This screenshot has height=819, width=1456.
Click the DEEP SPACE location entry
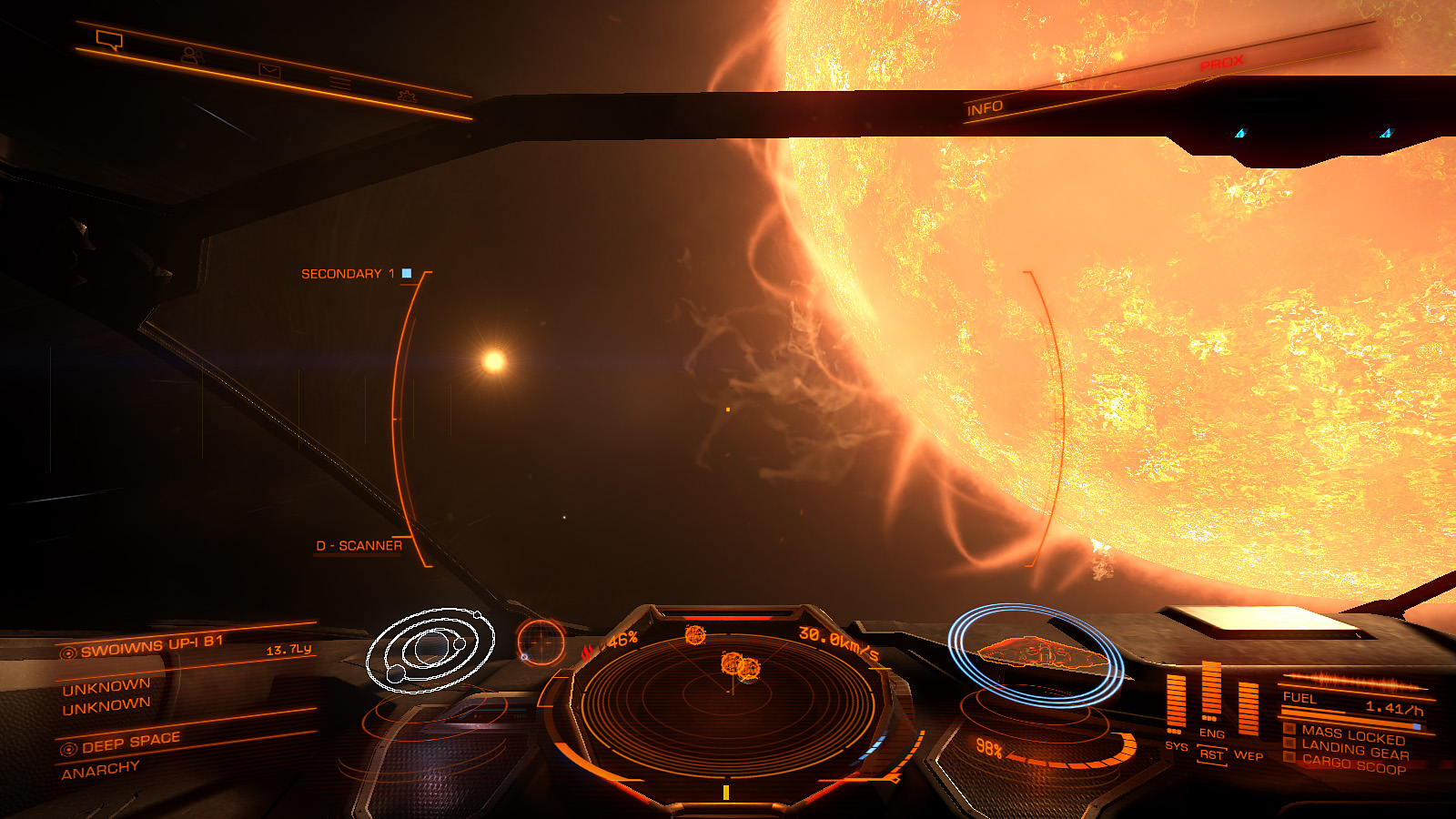130,743
